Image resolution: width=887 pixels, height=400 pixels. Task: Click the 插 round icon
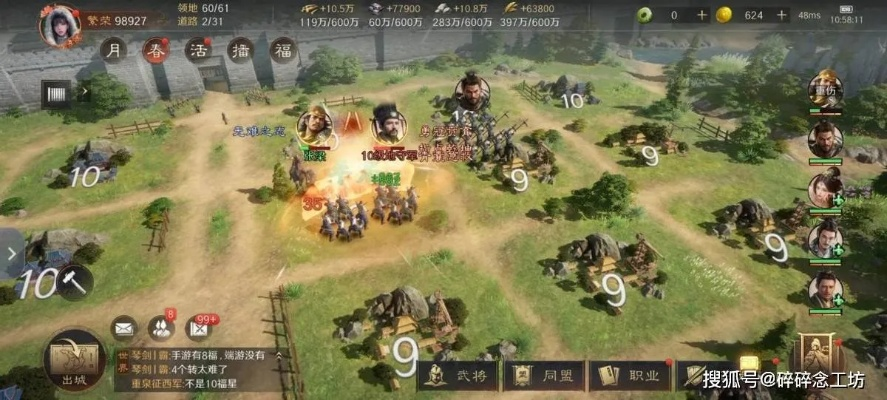(x=240, y=51)
